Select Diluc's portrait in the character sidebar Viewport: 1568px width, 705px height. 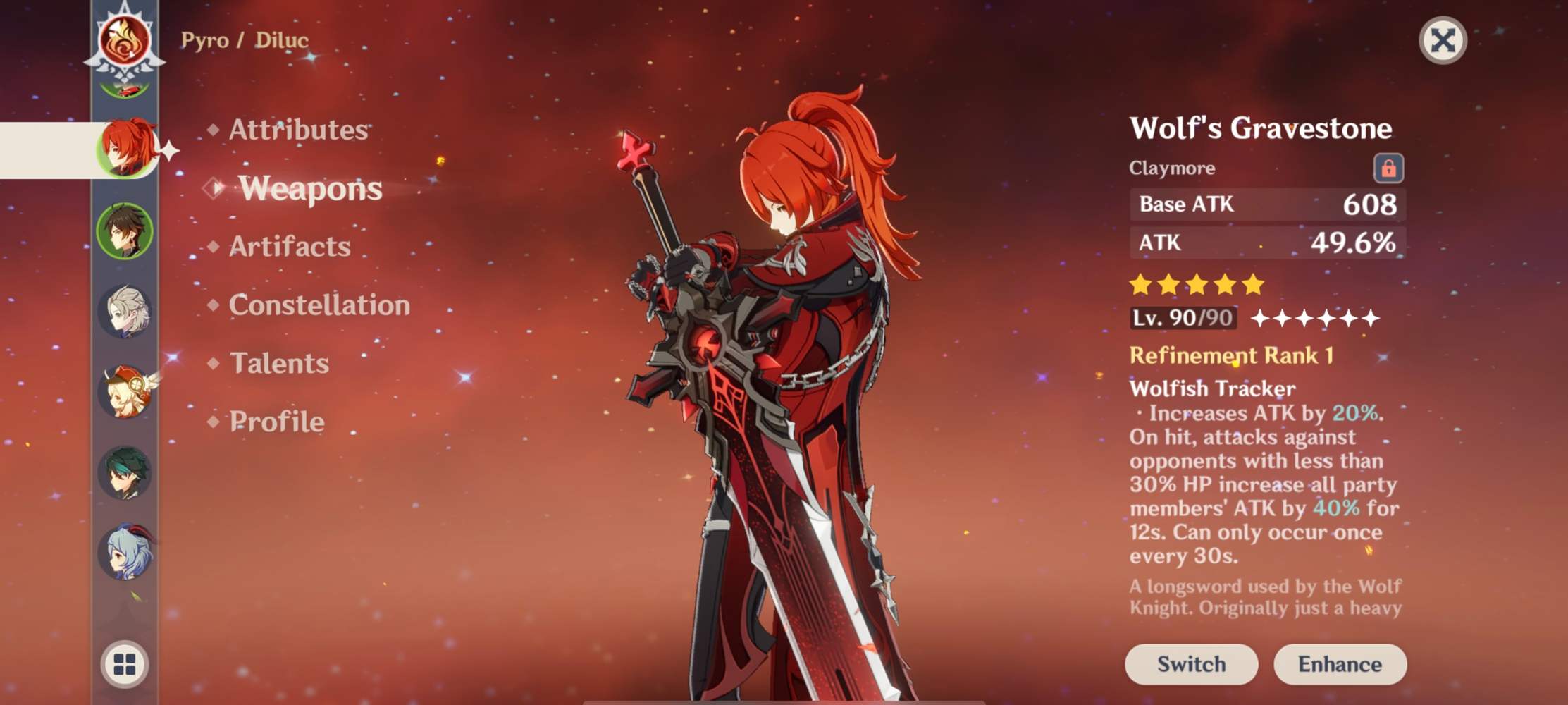(x=127, y=148)
